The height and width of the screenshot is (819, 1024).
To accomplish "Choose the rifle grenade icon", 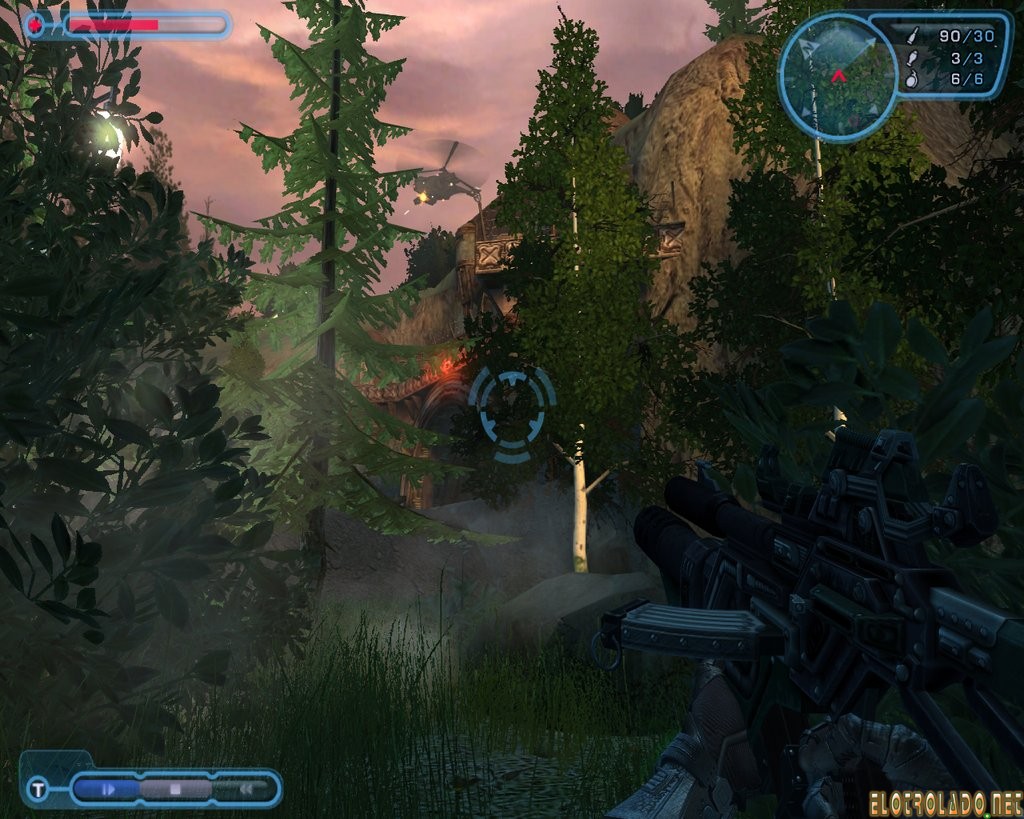I will click(x=911, y=58).
